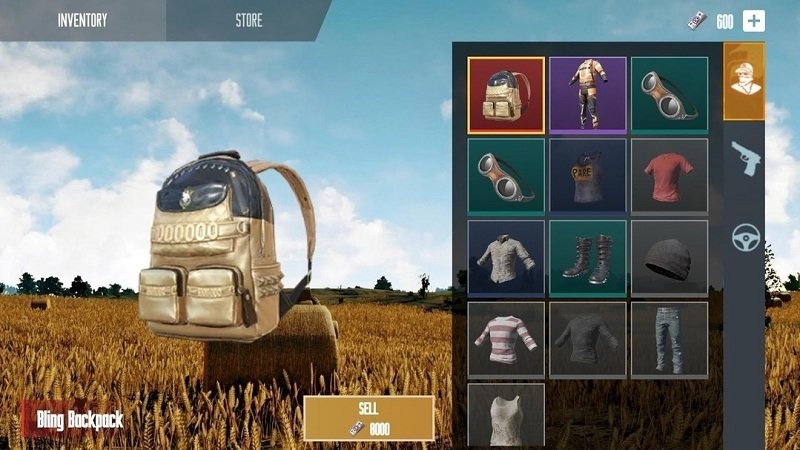Image resolution: width=800 pixels, height=450 pixels.
Task: Open the Store tab
Action: pyautogui.click(x=249, y=20)
